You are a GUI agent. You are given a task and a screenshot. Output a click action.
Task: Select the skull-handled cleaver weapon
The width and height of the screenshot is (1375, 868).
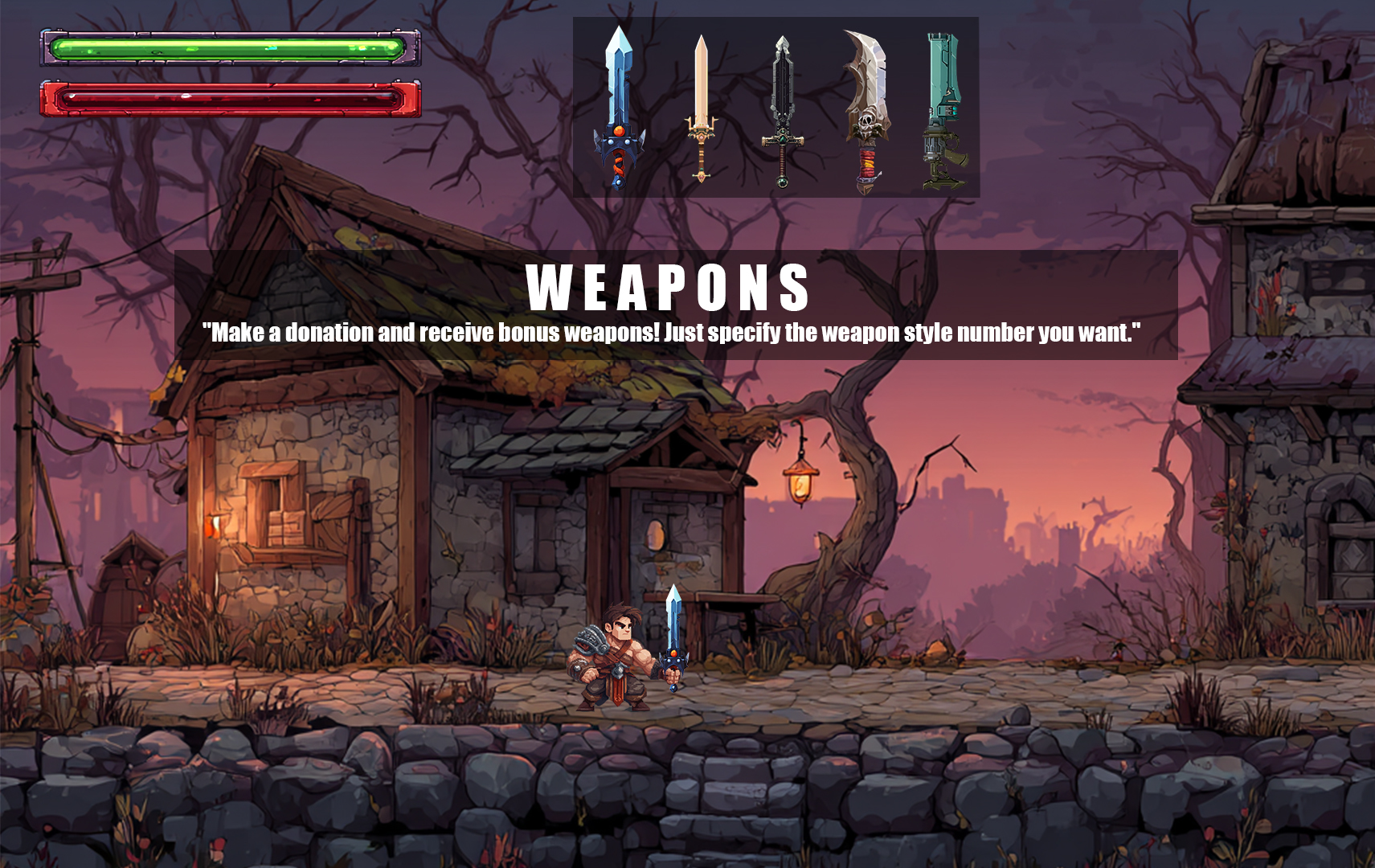pos(866,104)
